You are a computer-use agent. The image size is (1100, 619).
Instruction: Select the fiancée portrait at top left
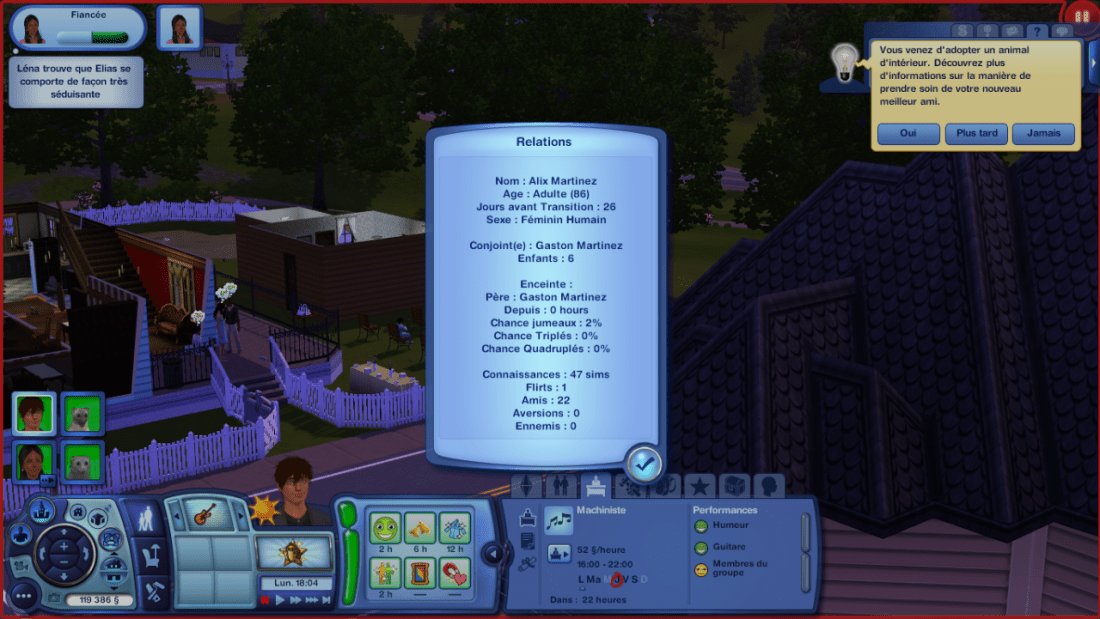pos(33,27)
